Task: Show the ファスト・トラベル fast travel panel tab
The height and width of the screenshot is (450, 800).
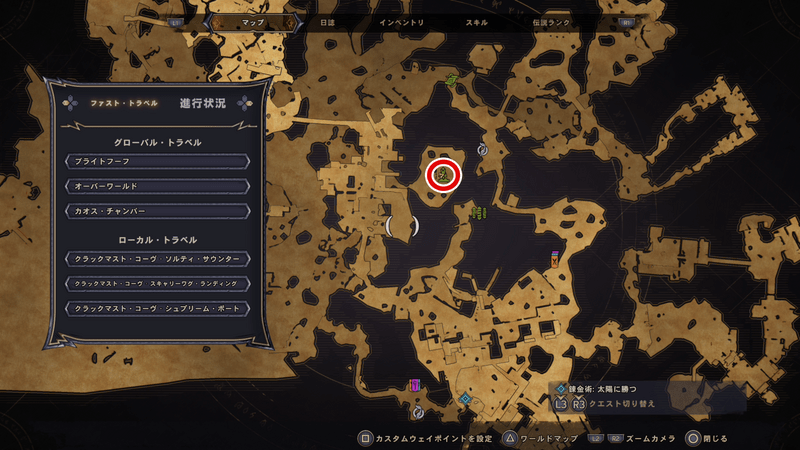Action: click(116, 103)
